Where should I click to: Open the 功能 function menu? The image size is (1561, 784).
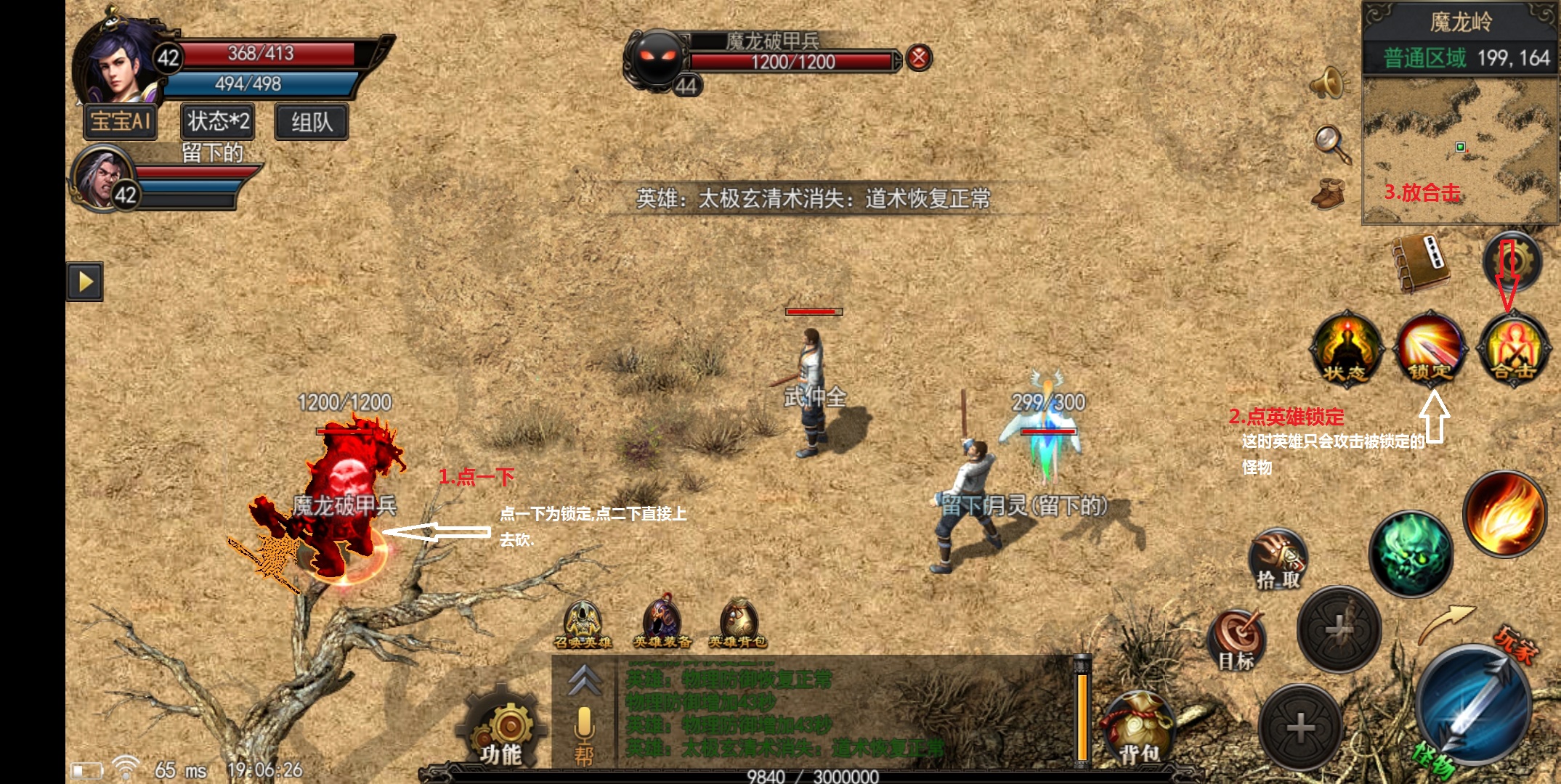(503, 730)
